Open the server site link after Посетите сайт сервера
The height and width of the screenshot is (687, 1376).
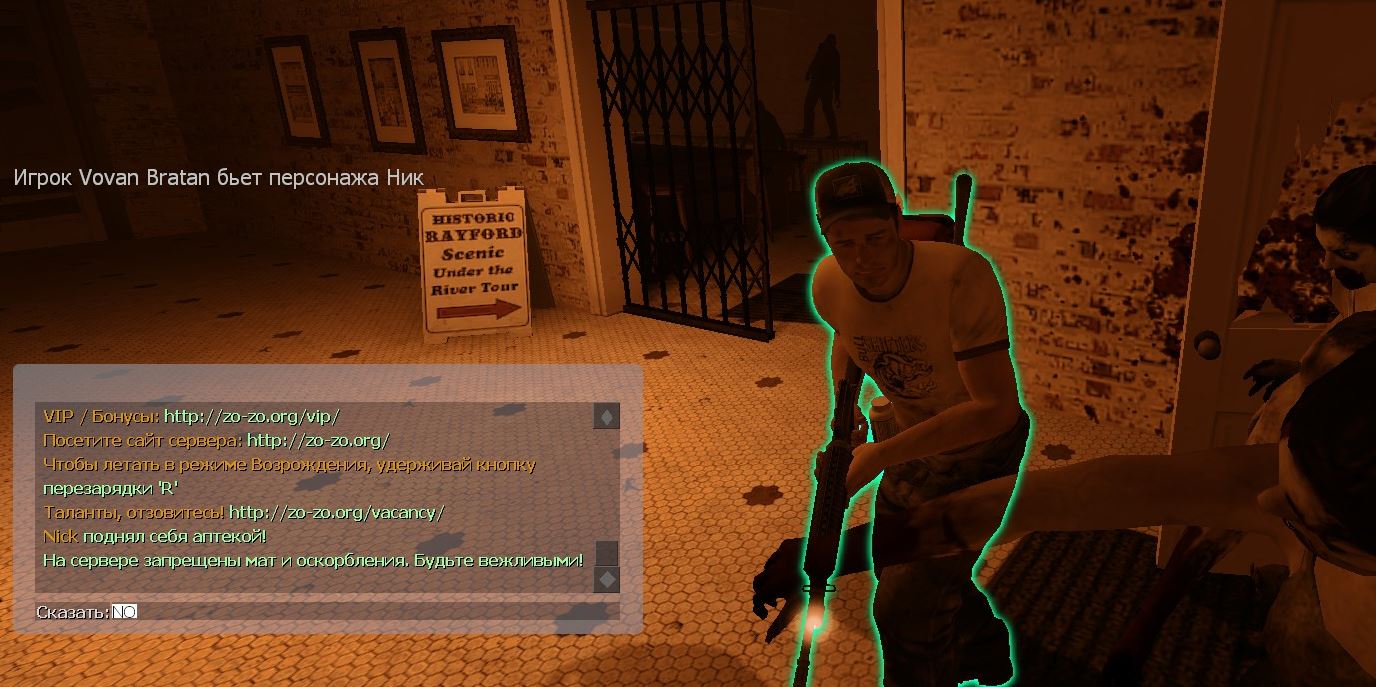(317, 440)
